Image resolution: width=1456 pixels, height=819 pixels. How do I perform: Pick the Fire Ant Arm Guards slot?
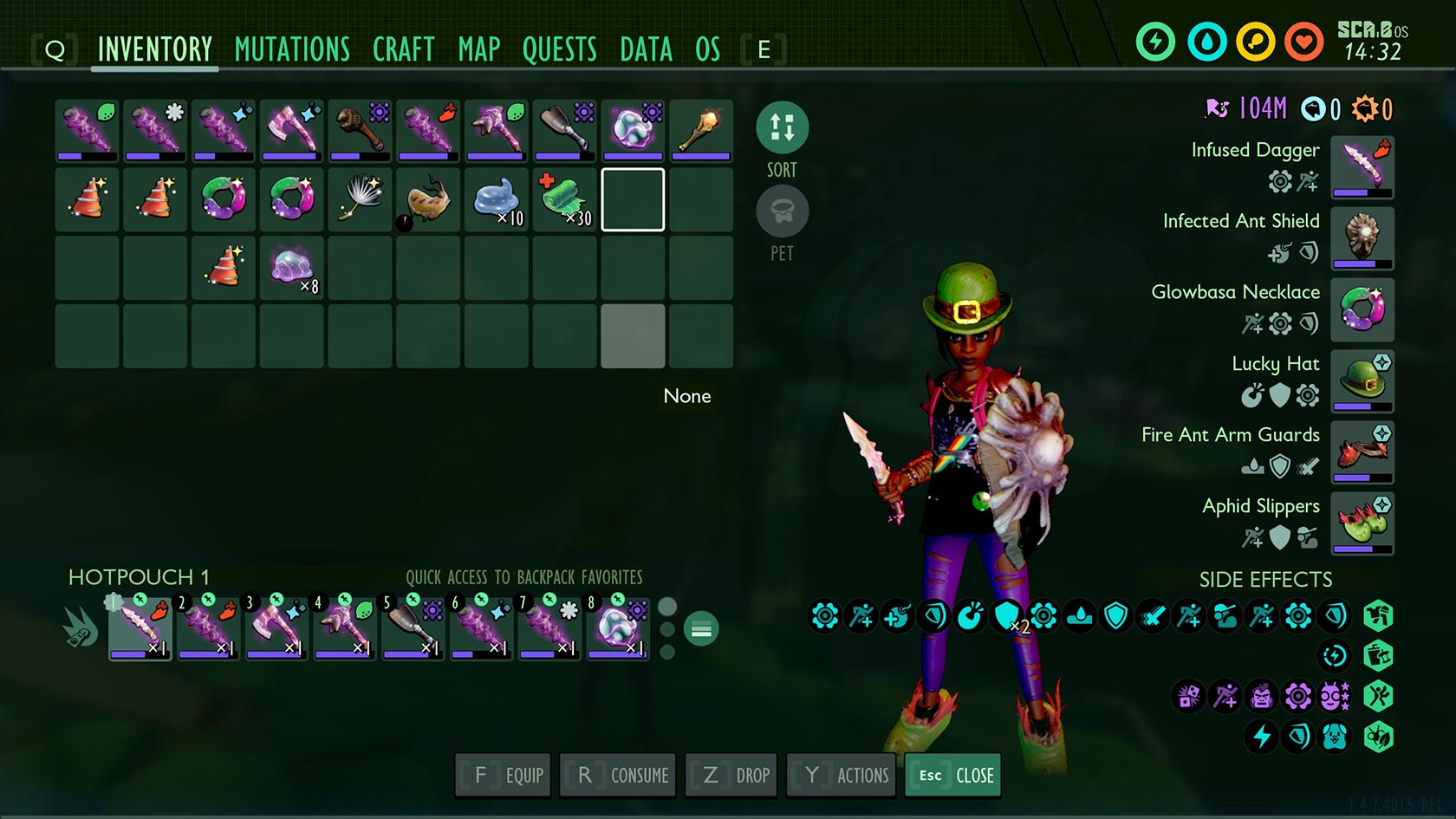coord(1362,452)
